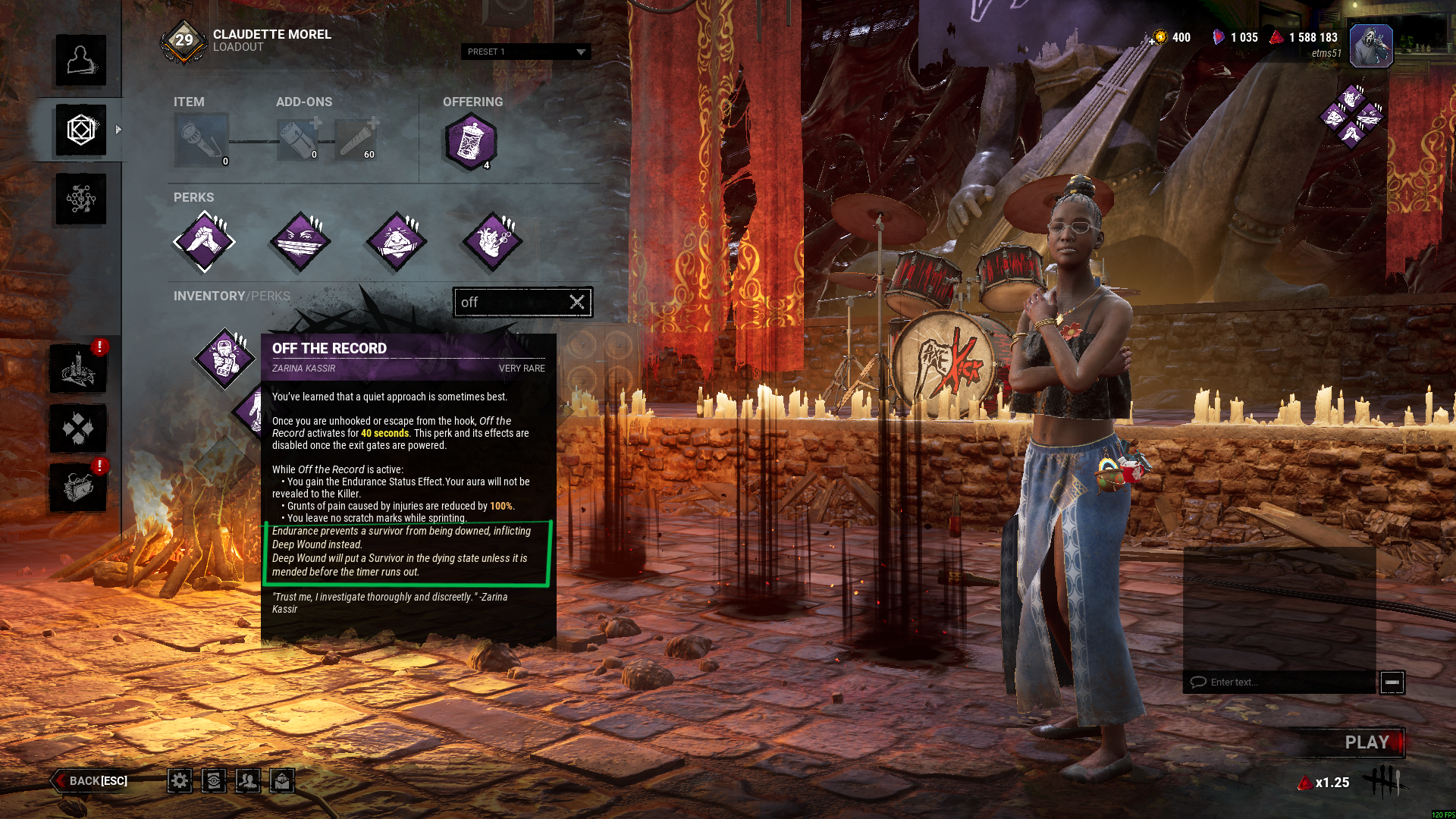Open the character silhouette menu in sidebar
The image size is (1456, 819).
click(80, 60)
